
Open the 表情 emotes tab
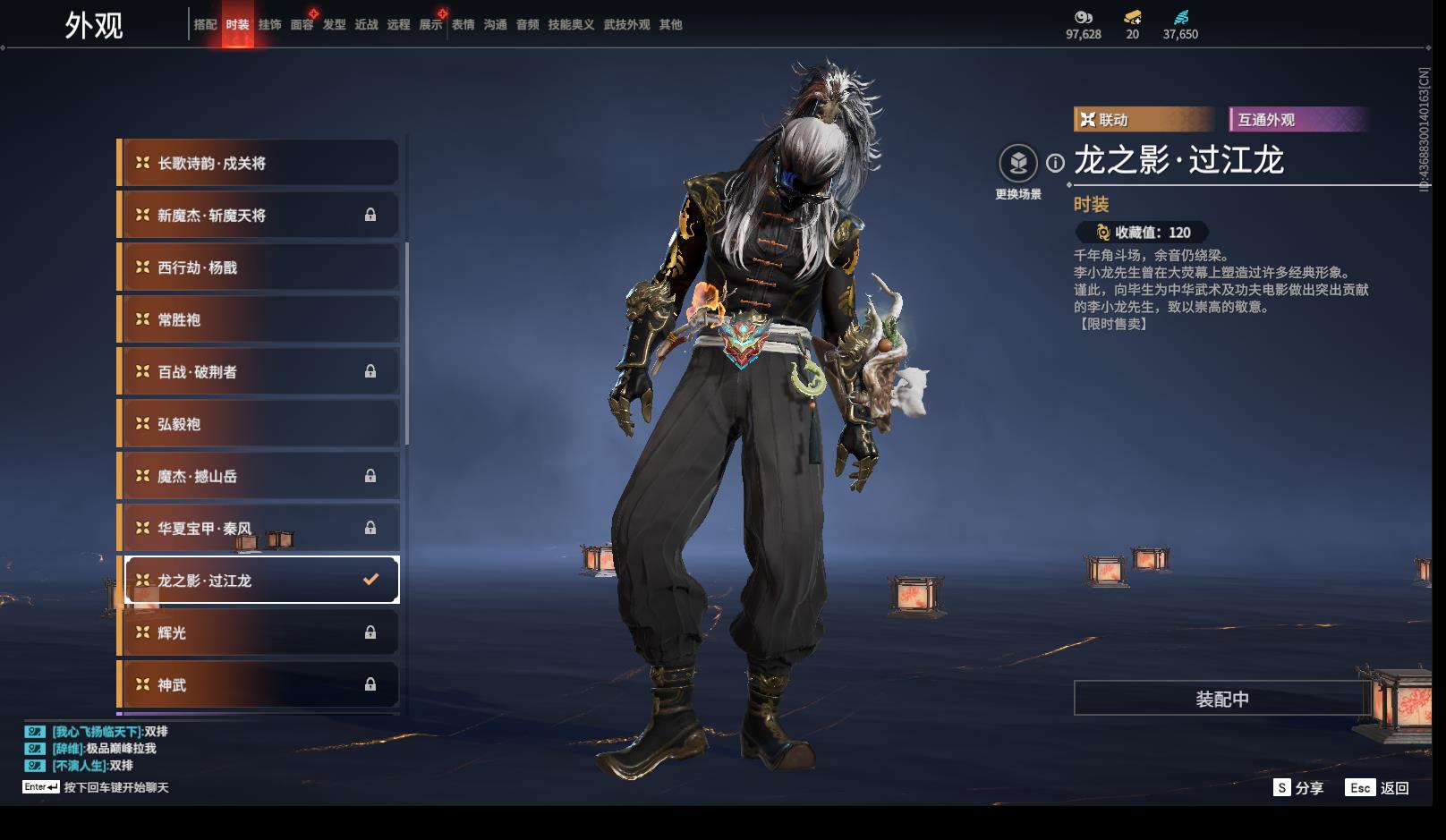tap(463, 25)
